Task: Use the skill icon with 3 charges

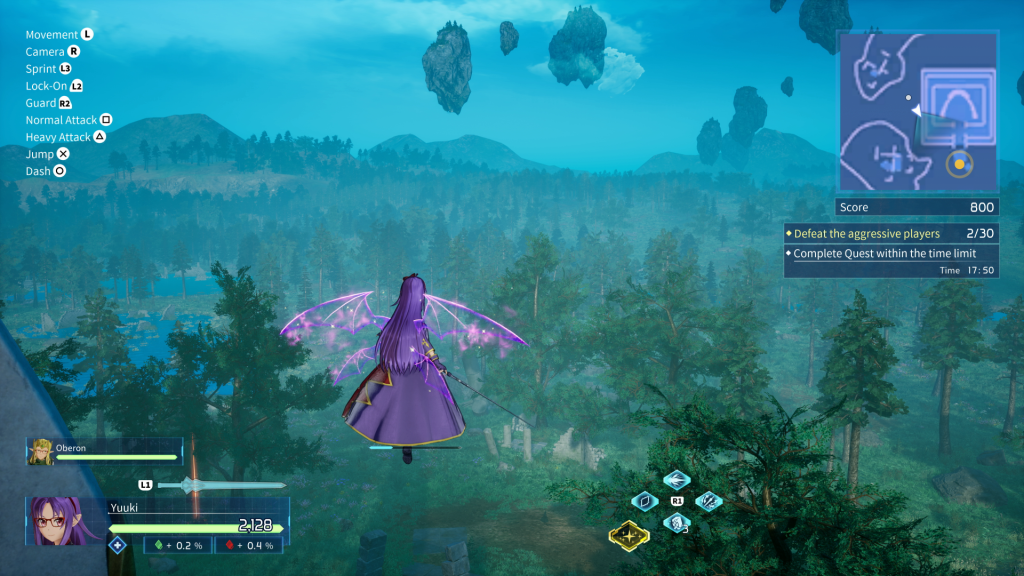Action: click(x=677, y=522)
